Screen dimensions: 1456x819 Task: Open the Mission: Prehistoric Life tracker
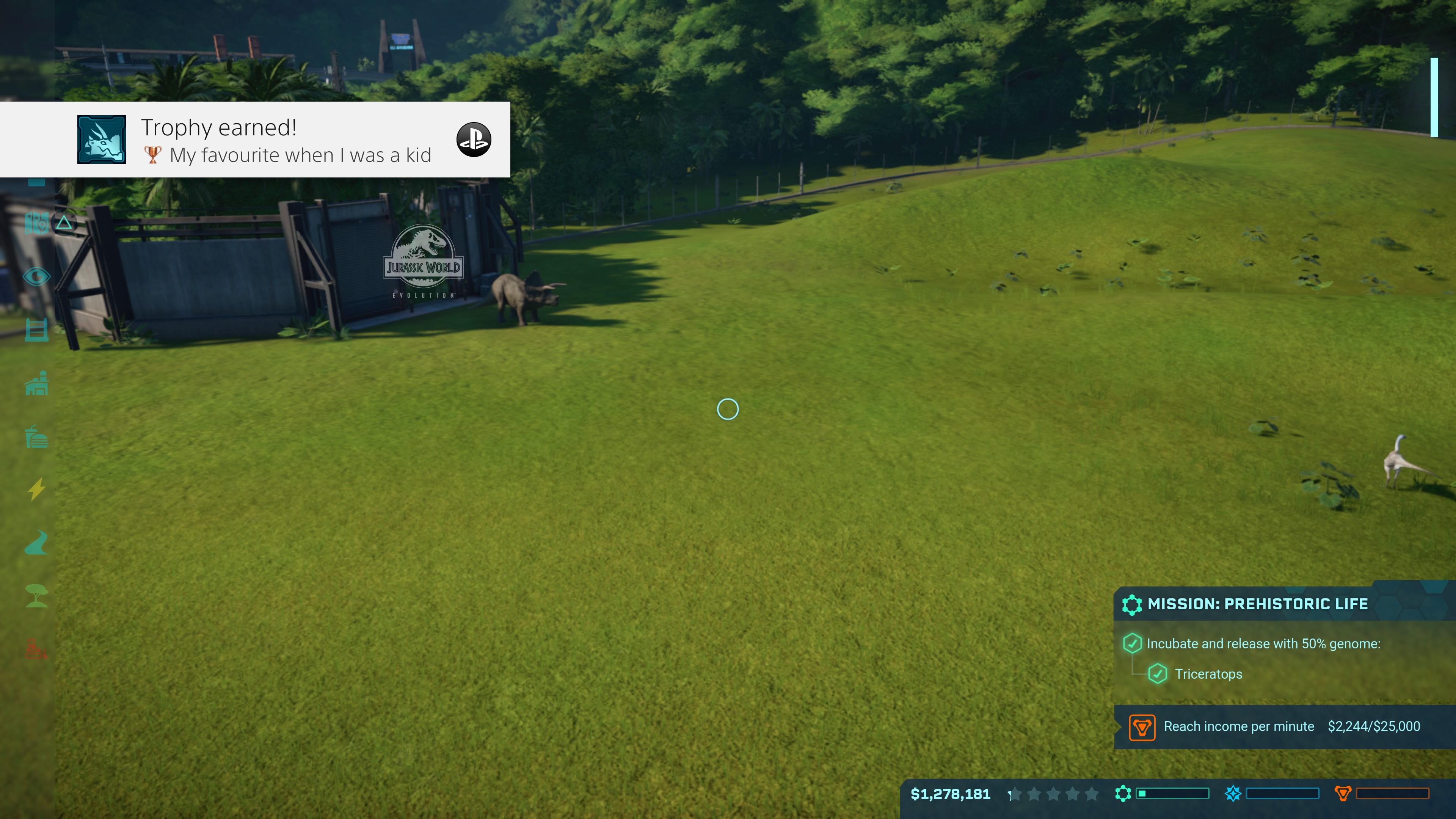[x=1258, y=604]
